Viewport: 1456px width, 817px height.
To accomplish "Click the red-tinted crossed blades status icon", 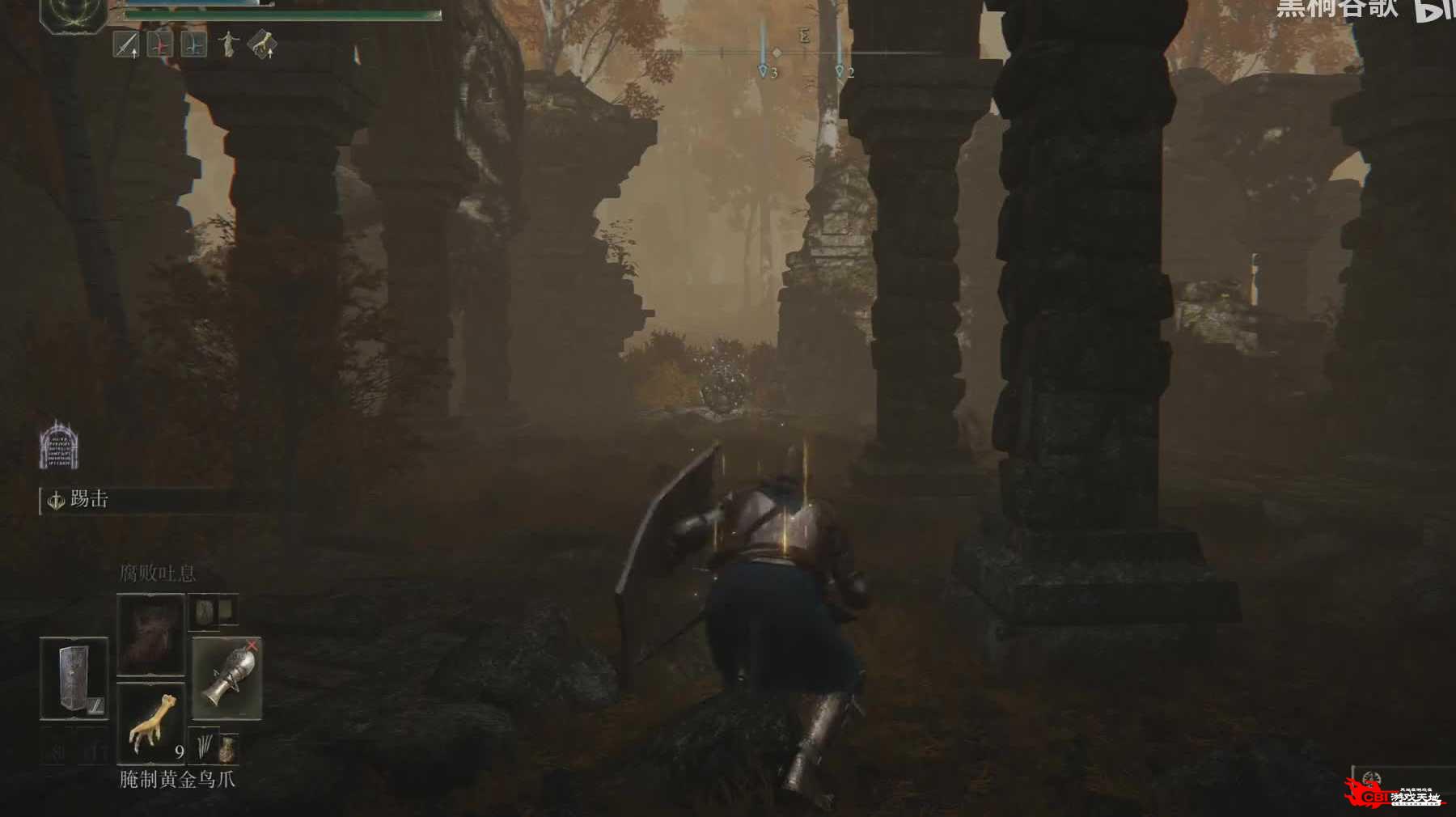I will coord(160,45).
